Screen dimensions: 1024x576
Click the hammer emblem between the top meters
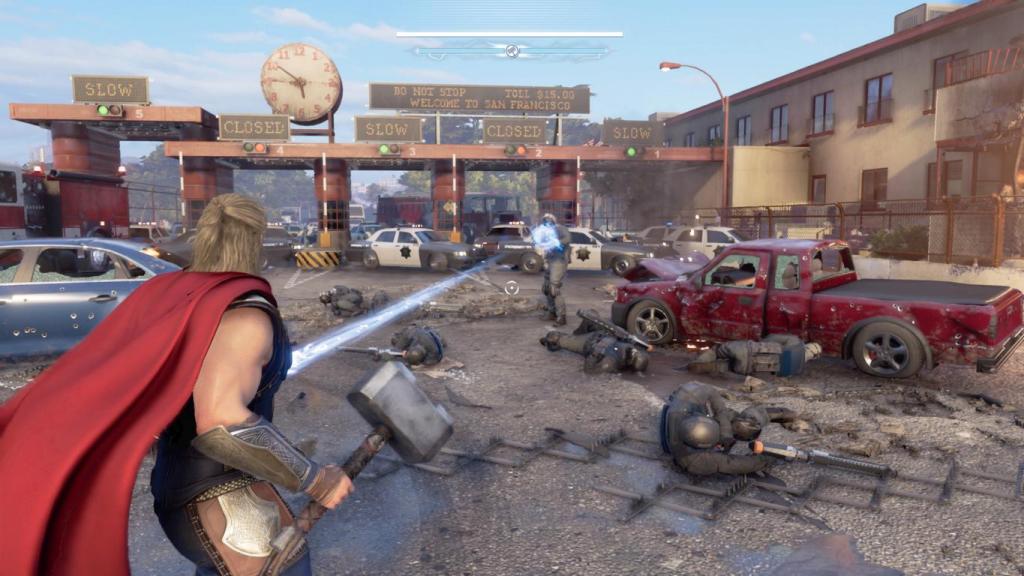(x=511, y=50)
